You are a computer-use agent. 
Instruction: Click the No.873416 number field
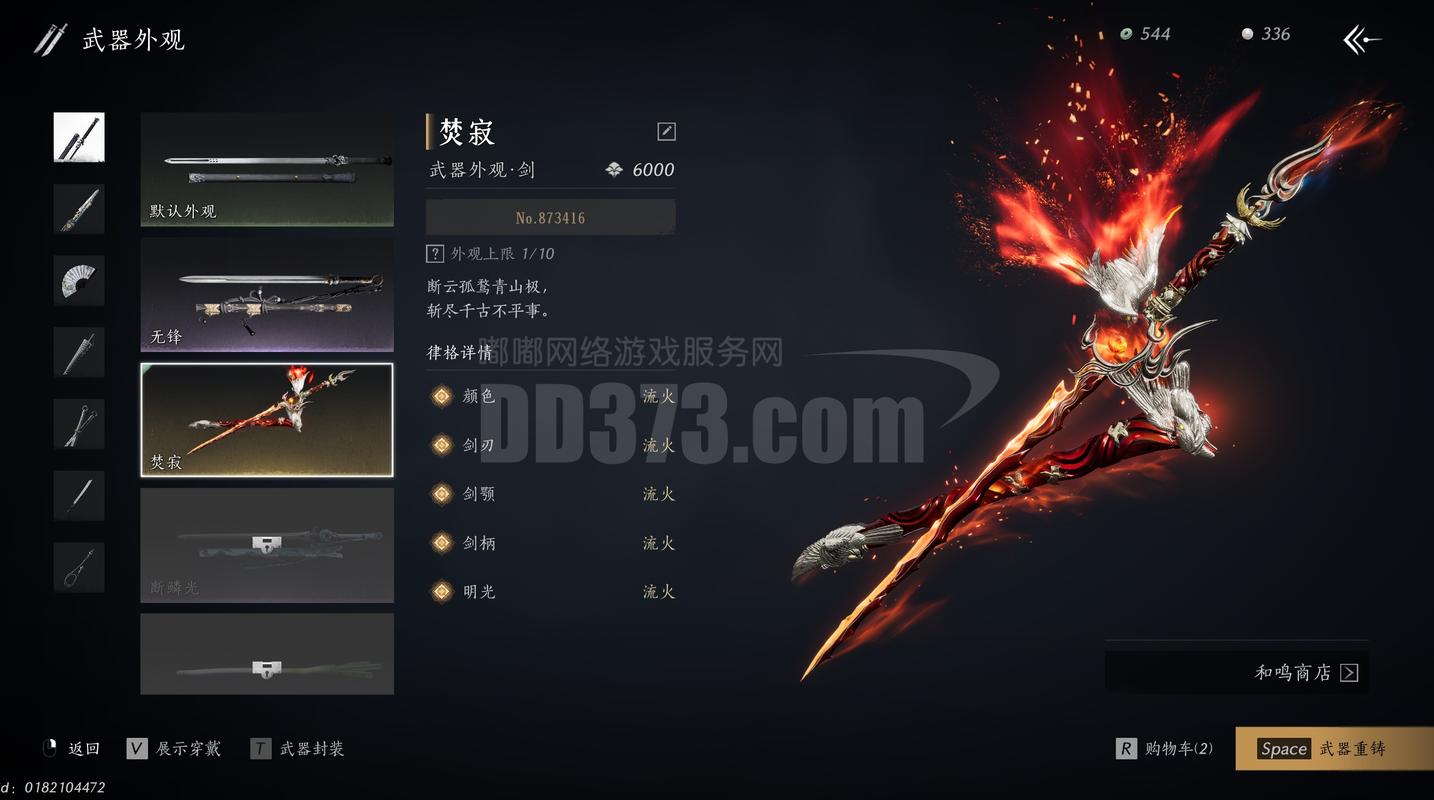tap(551, 217)
